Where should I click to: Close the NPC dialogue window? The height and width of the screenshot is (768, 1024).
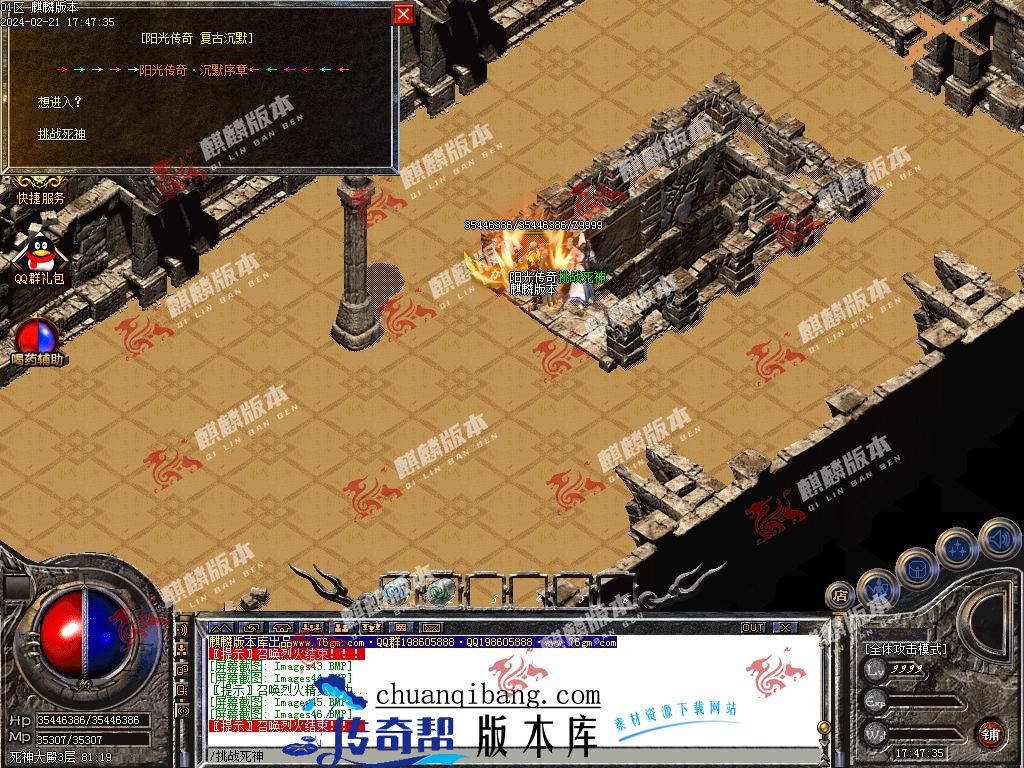pyautogui.click(x=403, y=13)
